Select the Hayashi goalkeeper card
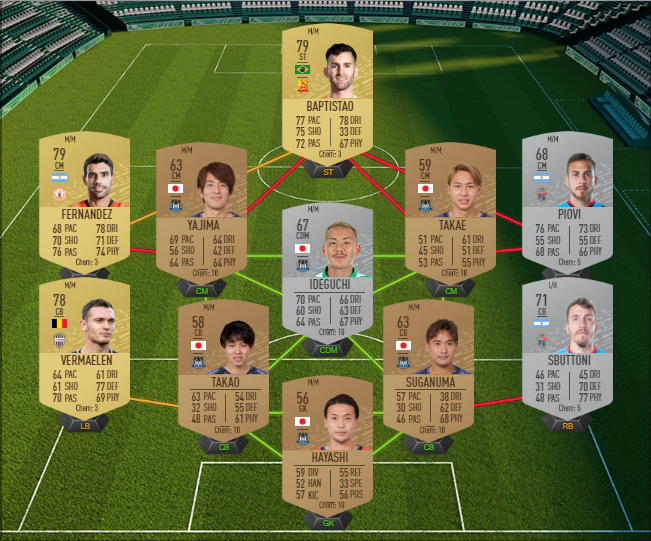 click(x=327, y=447)
